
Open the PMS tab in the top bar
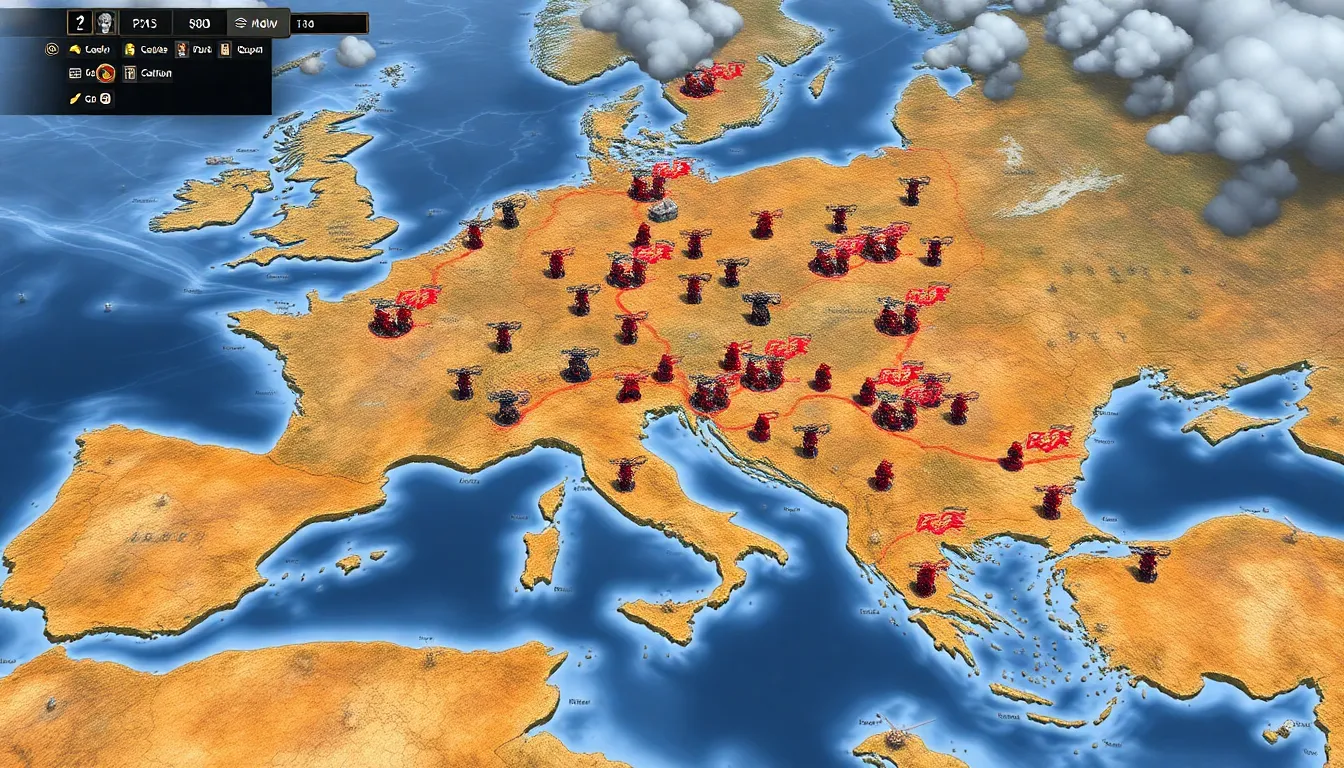pyautogui.click(x=146, y=23)
